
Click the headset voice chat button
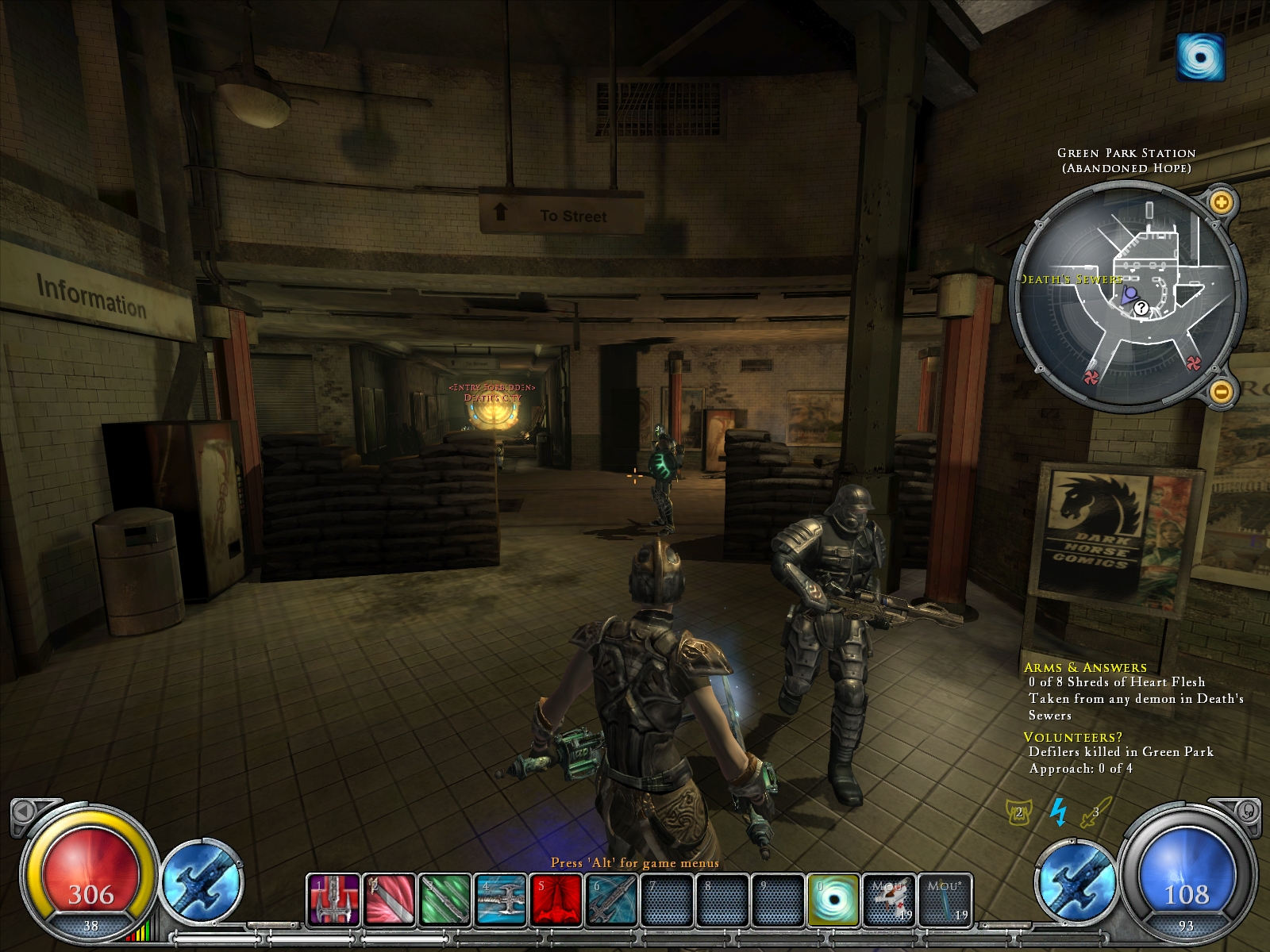1249,812
